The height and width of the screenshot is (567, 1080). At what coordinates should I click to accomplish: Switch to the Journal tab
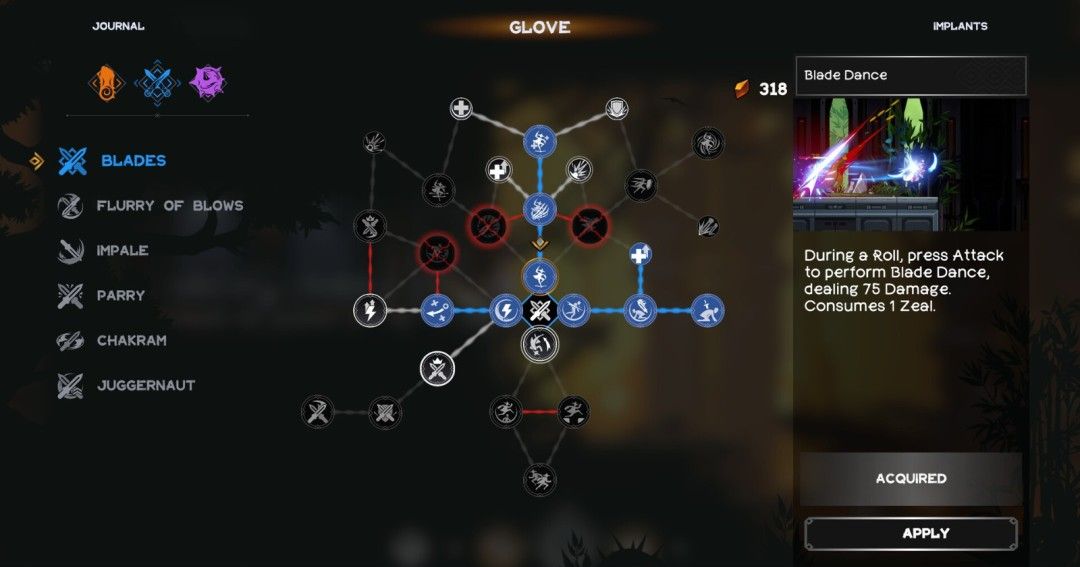pyautogui.click(x=118, y=26)
